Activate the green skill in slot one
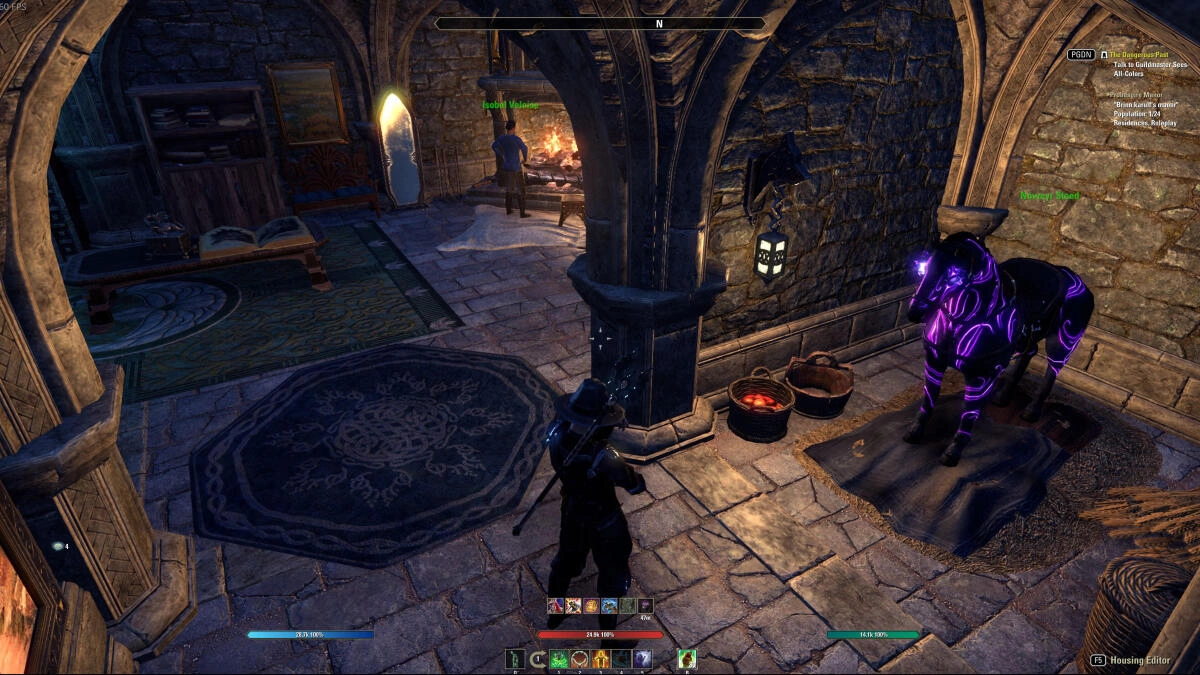1200x675 pixels. tap(558, 659)
